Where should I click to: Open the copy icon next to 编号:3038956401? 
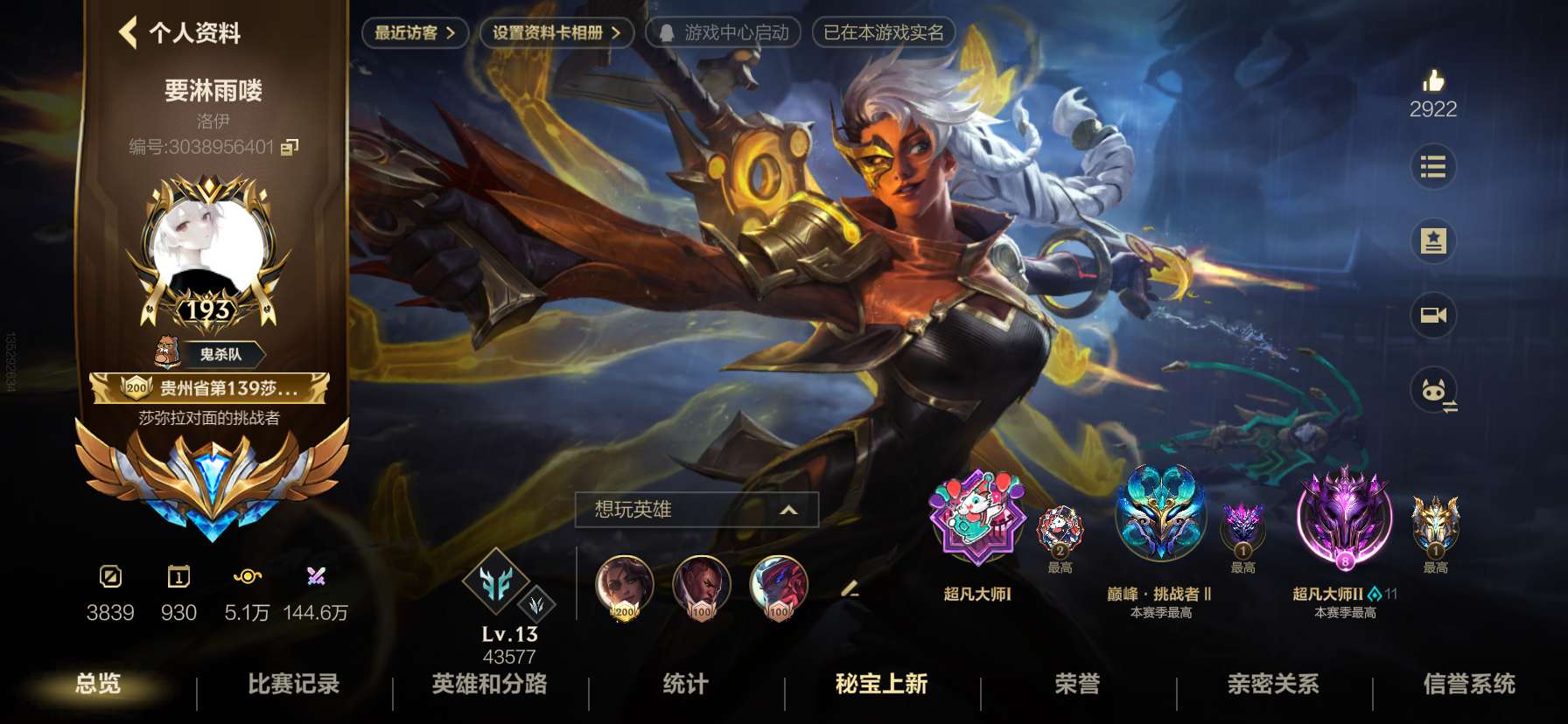pos(291,149)
